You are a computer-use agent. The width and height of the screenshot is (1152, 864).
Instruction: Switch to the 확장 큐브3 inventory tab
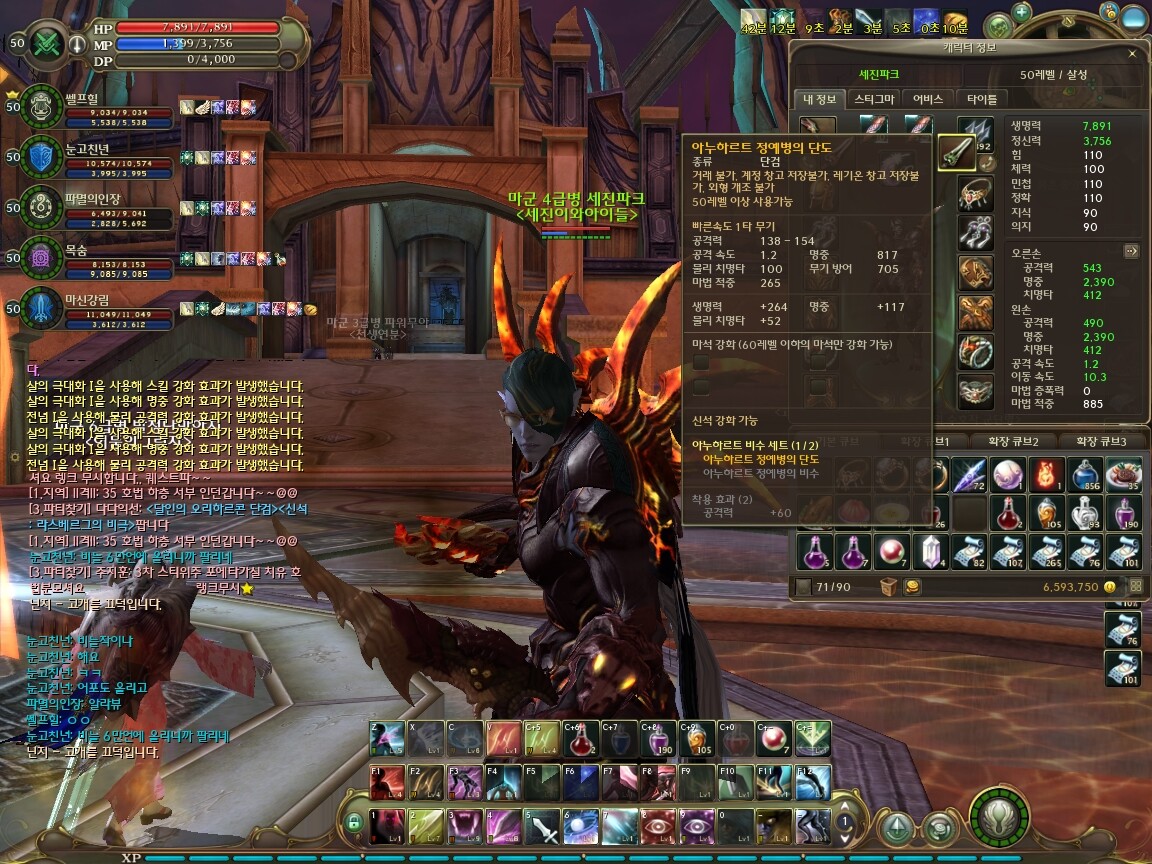coord(1103,441)
